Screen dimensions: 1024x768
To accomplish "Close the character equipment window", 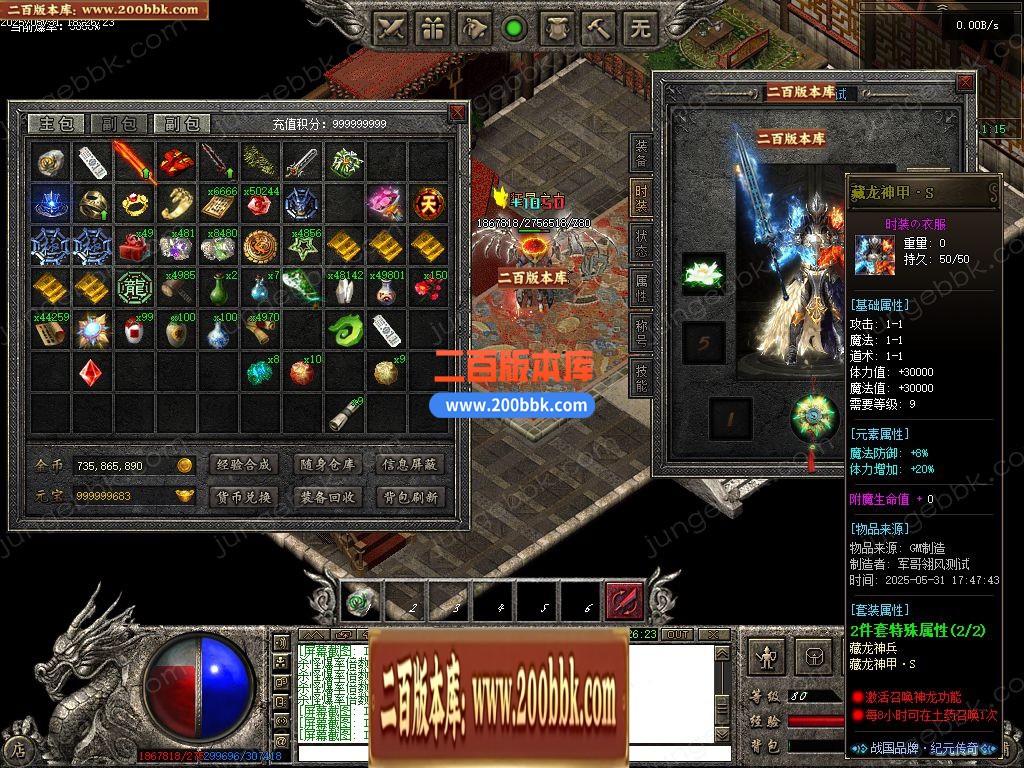I will tap(965, 82).
